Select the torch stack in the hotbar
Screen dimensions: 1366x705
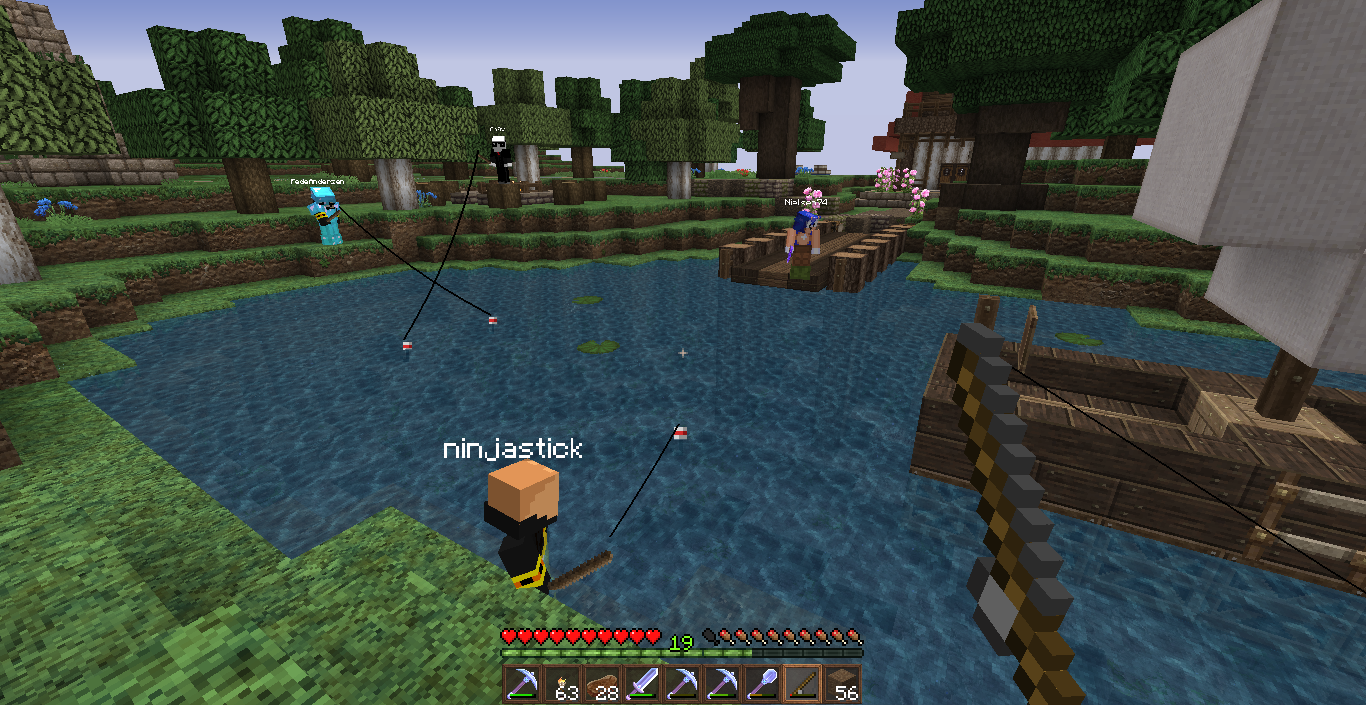(562, 684)
